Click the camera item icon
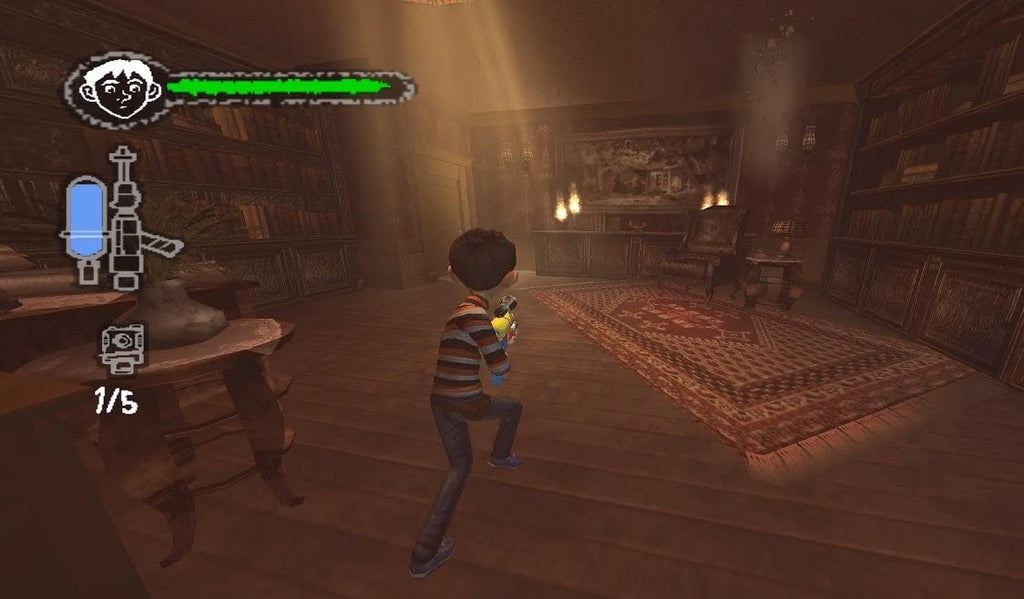Image resolution: width=1024 pixels, height=599 pixels. point(122,347)
